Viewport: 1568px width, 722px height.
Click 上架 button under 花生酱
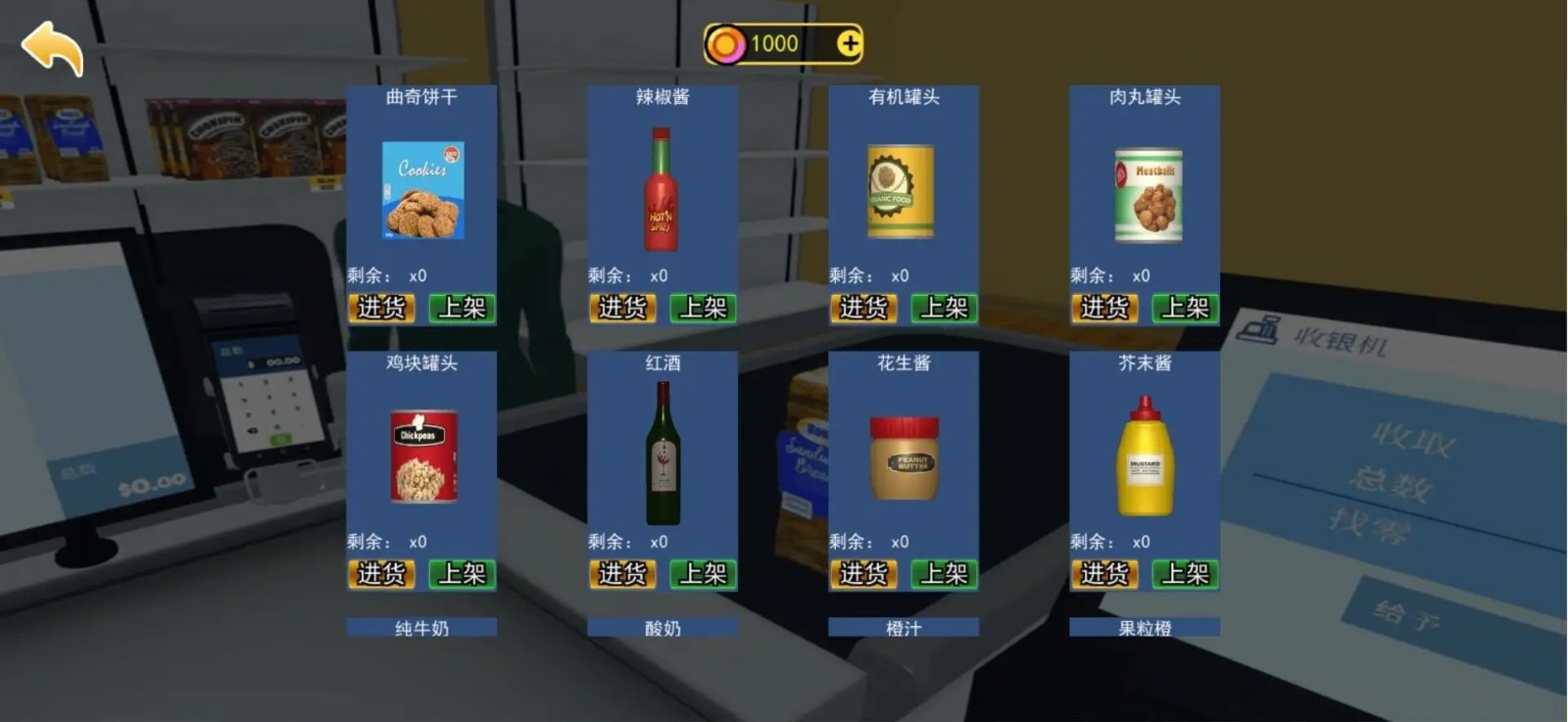coord(943,574)
